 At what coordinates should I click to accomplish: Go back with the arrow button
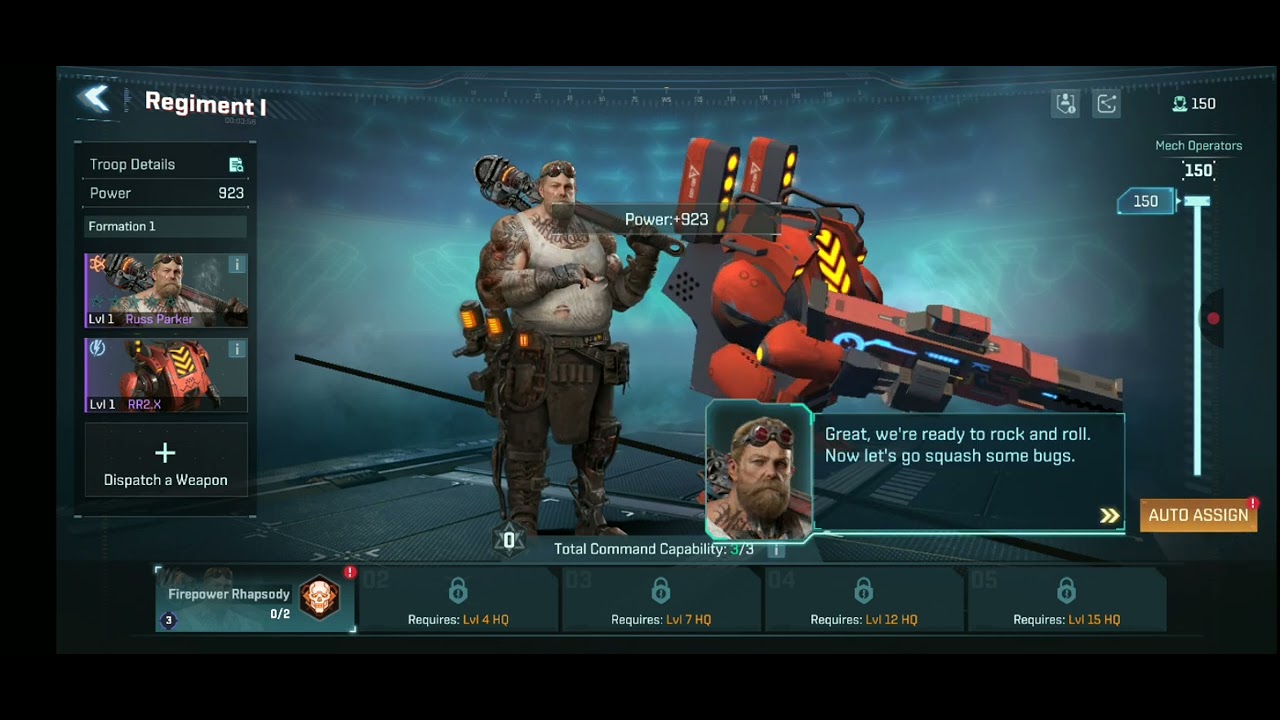(x=95, y=98)
